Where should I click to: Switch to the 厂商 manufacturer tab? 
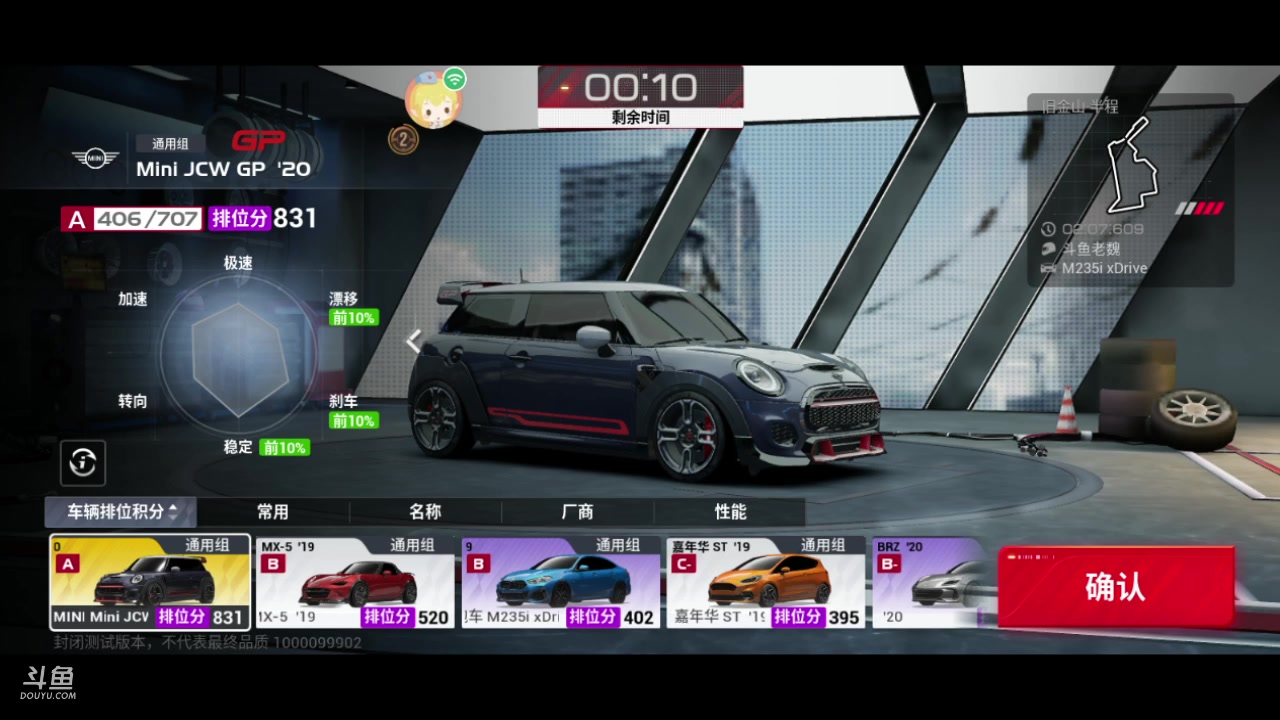click(x=577, y=512)
